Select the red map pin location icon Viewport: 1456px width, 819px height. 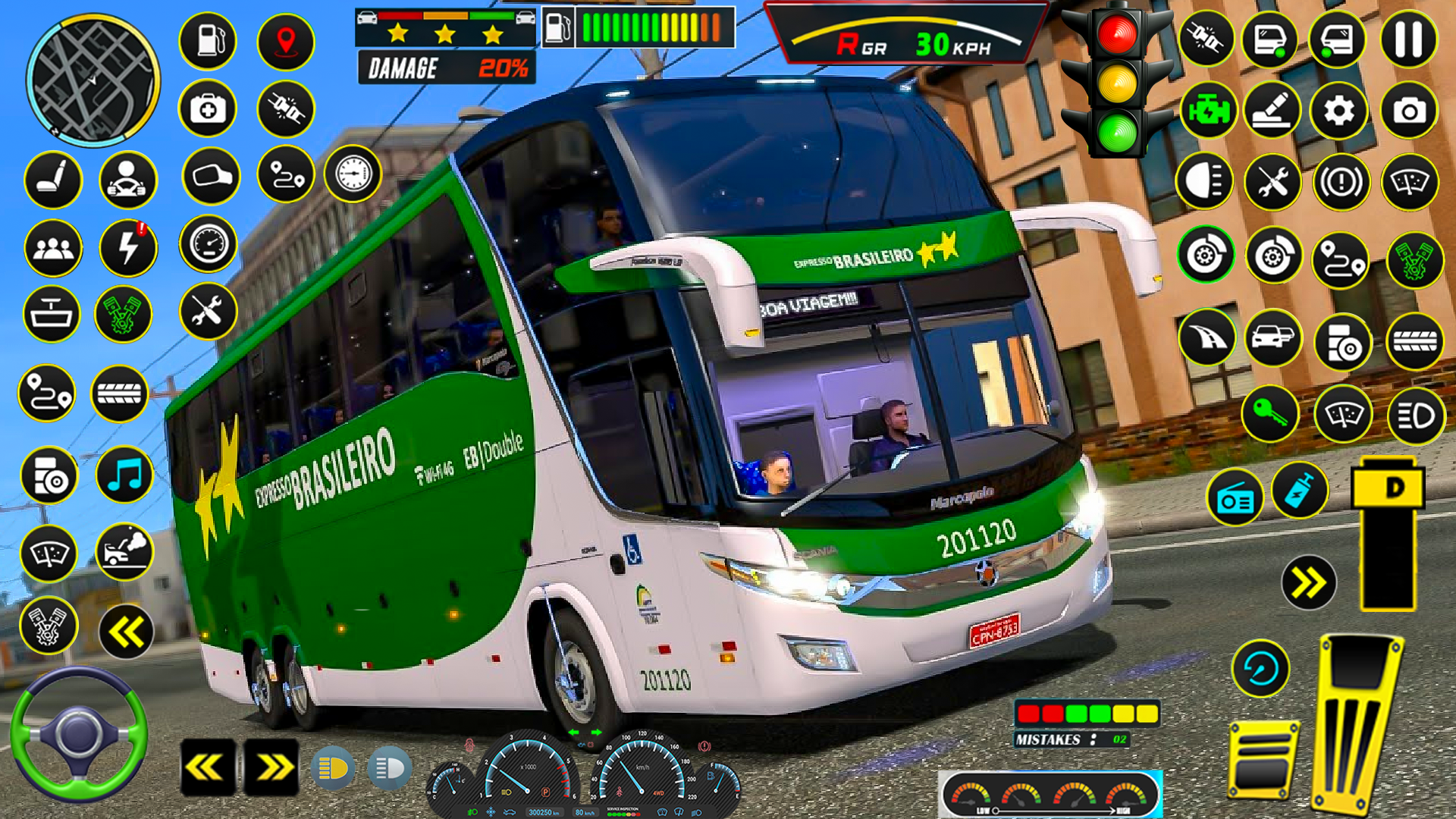285,41
